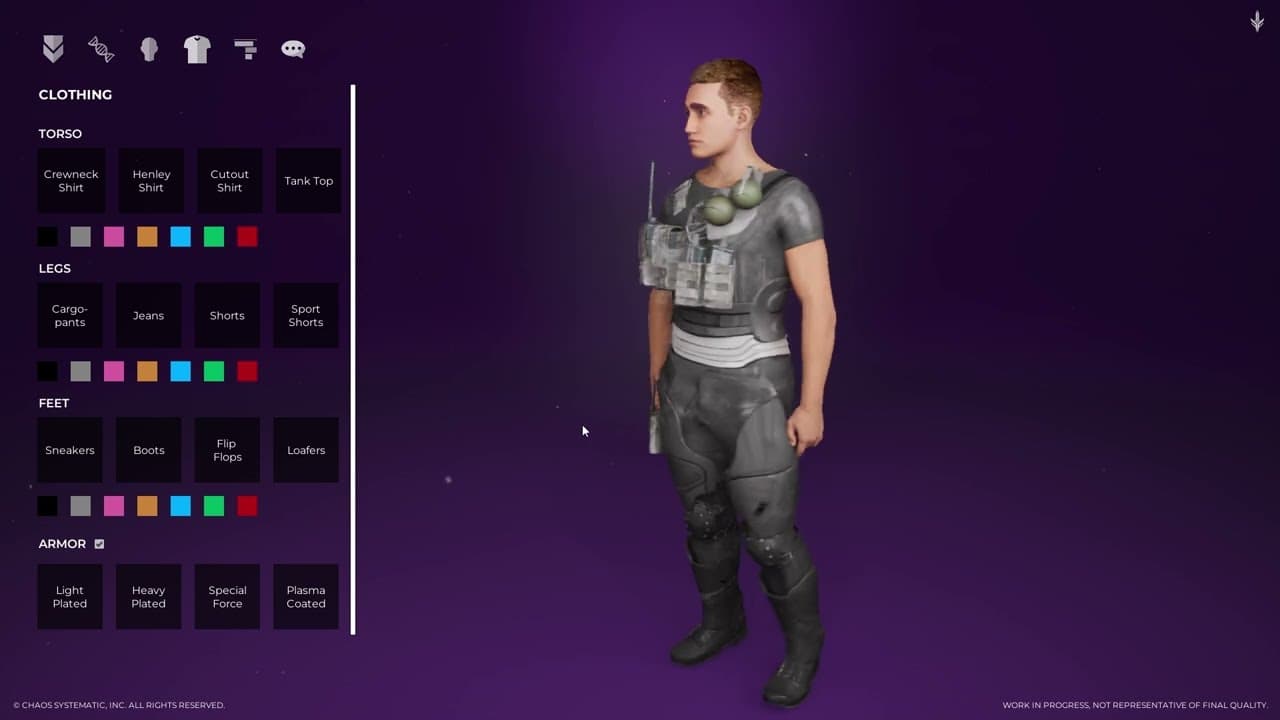Select the Tank Top option
Viewport: 1280px width, 720px height.
coord(308,181)
